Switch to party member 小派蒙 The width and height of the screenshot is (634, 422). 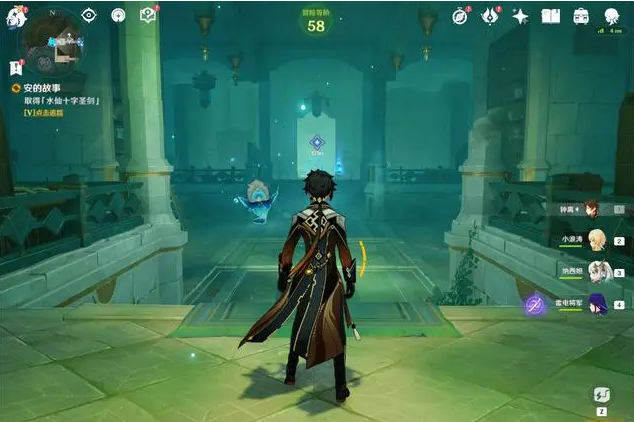[x=597, y=239]
